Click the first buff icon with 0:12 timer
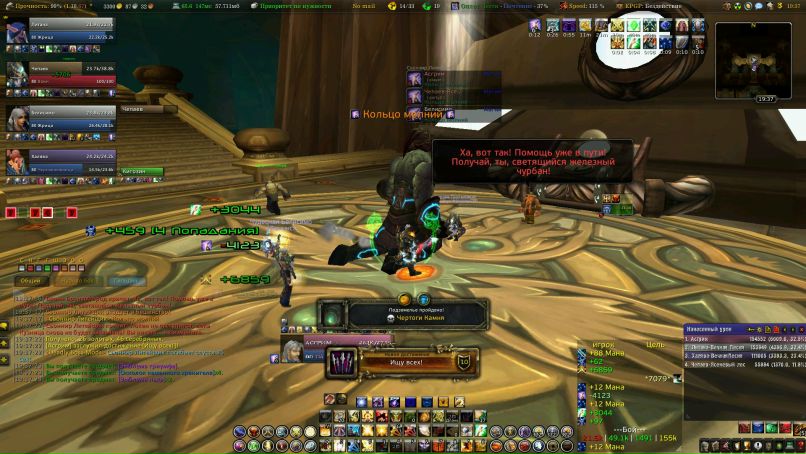806x454 pixels. pos(536,25)
